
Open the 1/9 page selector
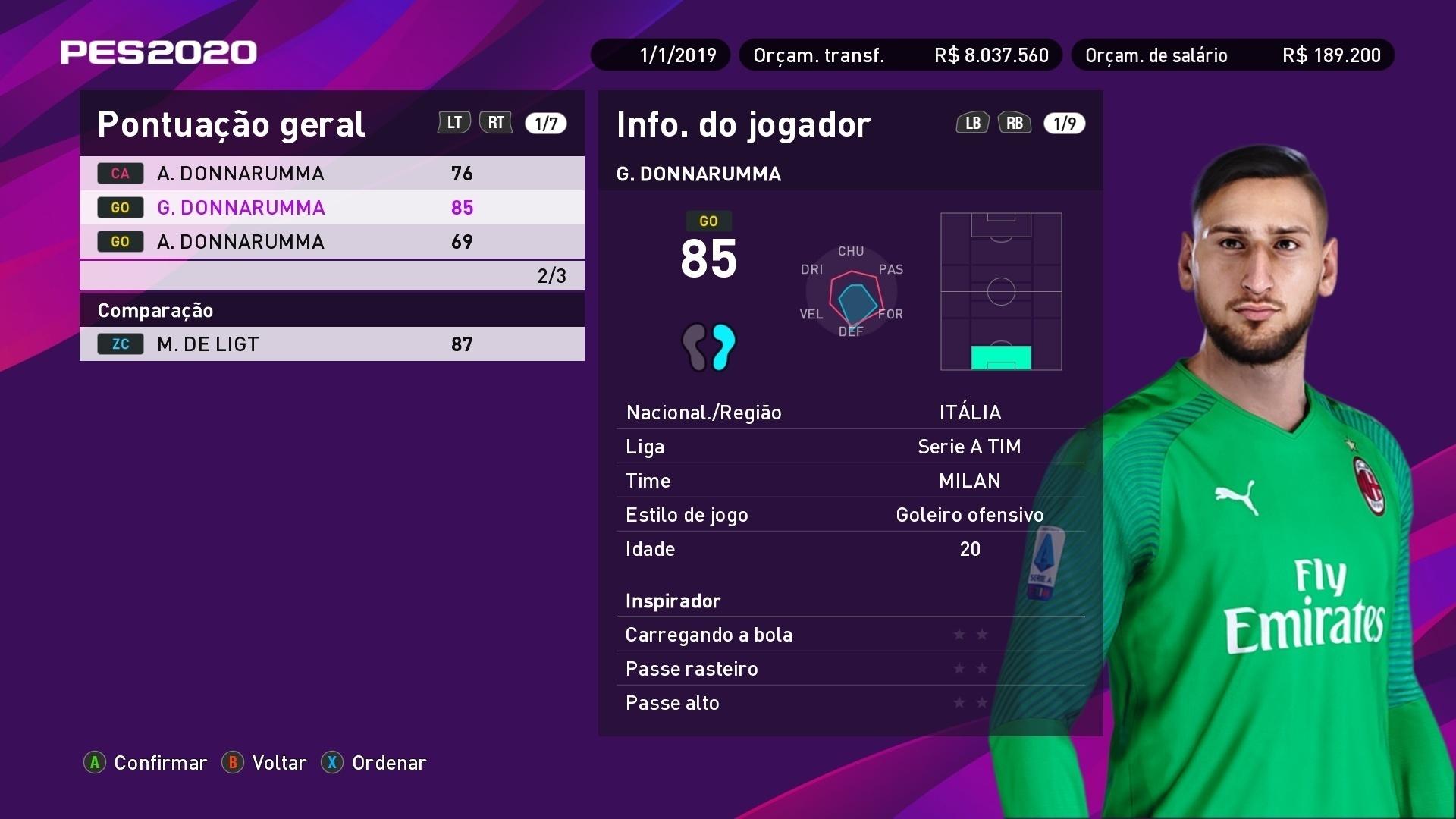click(1065, 122)
